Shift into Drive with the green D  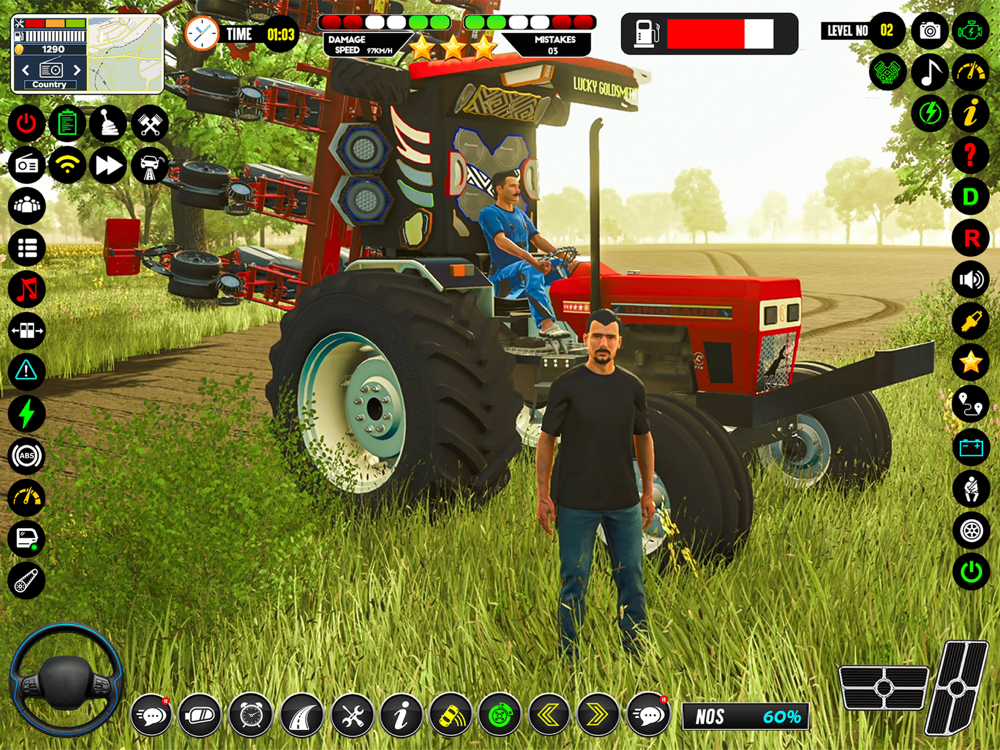coord(970,196)
